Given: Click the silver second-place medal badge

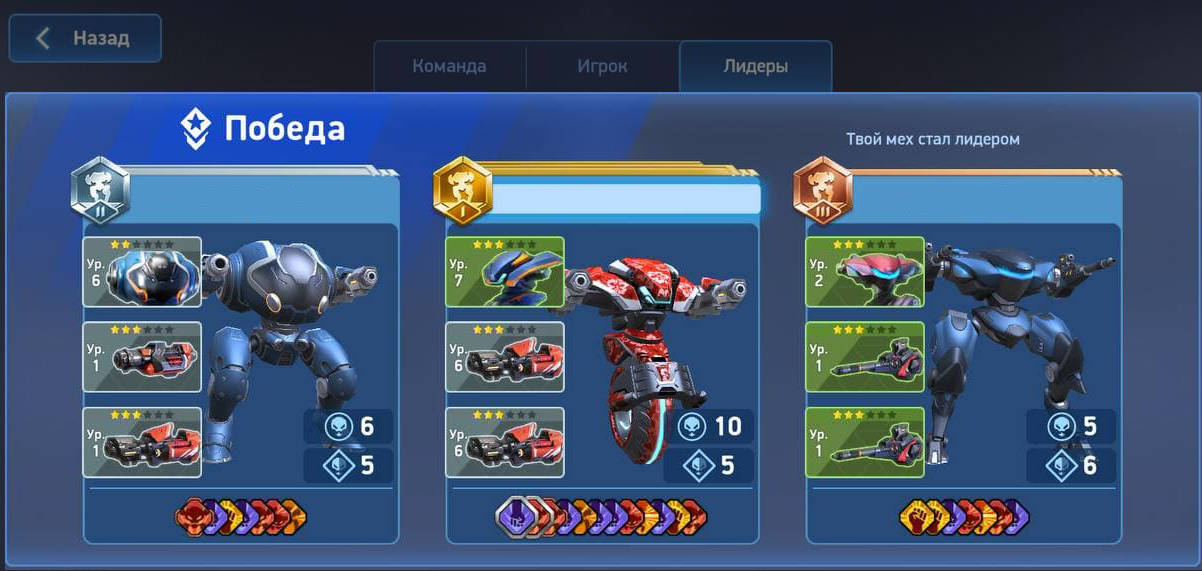Looking at the screenshot, I should [100, 190].
